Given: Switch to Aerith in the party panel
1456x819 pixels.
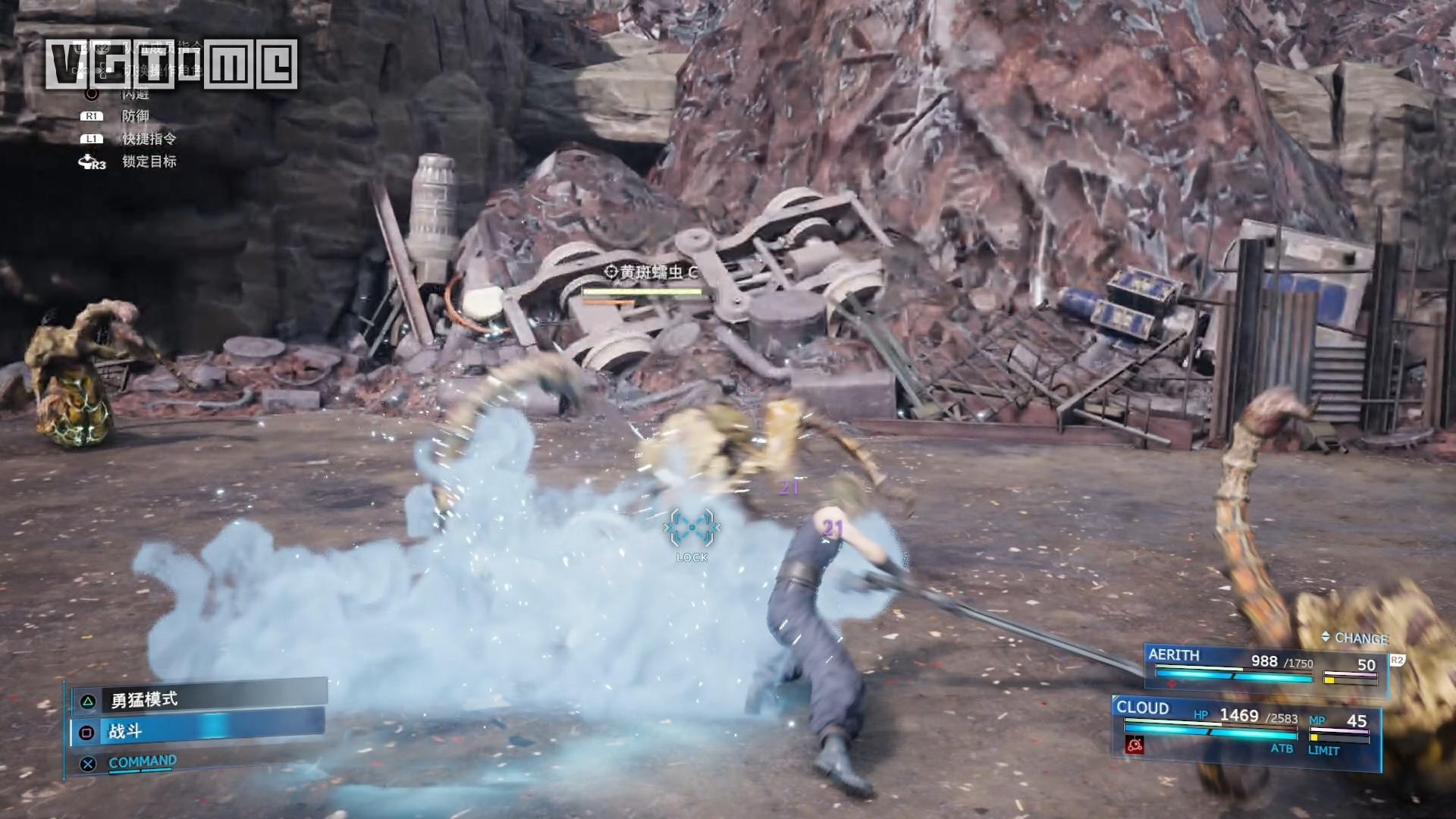Looking at the screenshot, I should 1265,665.
